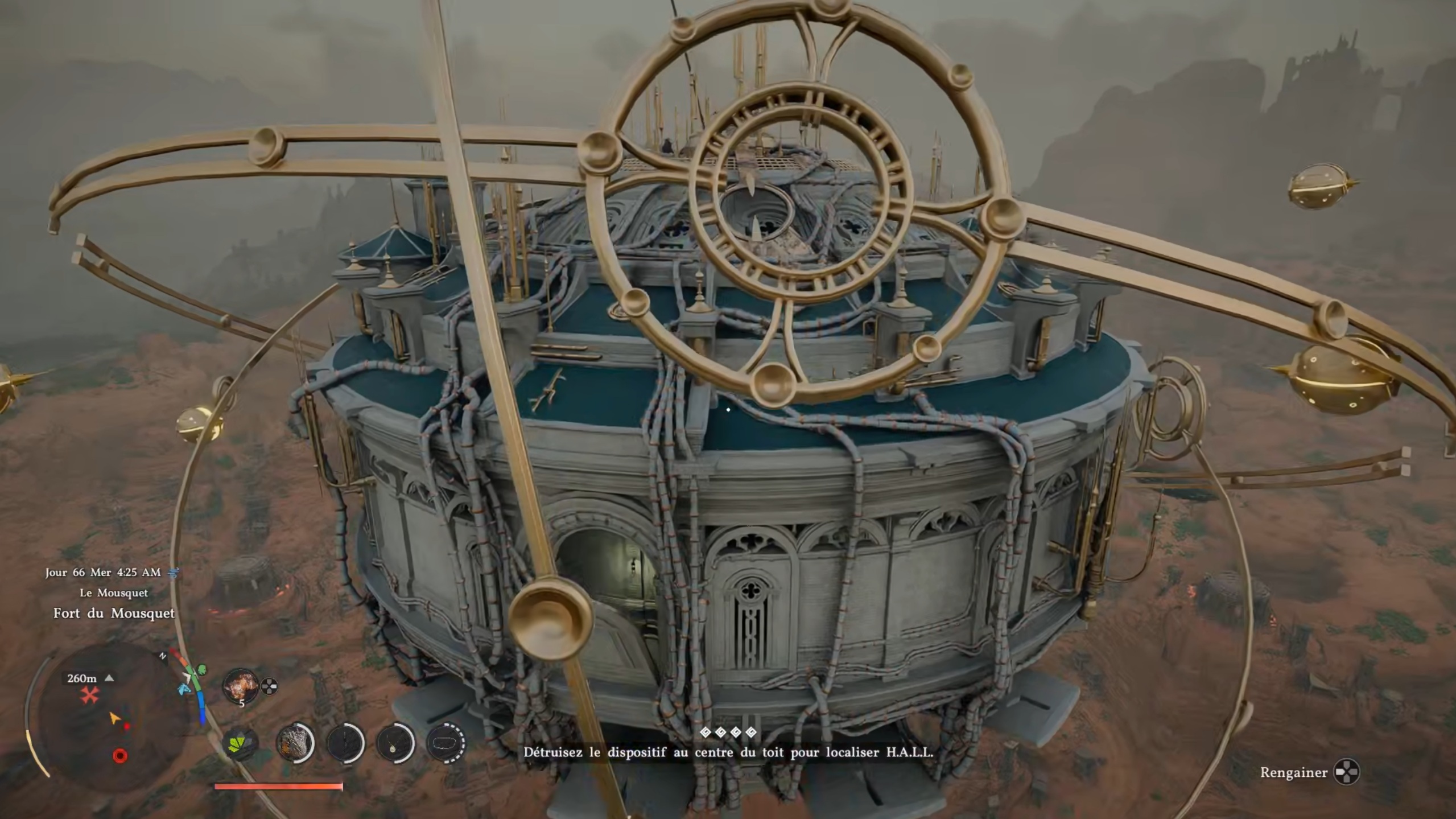Activate the scaly dragon-hide skill slot
The width and height of the screenshot is (1456, 819).
[295, 743]
